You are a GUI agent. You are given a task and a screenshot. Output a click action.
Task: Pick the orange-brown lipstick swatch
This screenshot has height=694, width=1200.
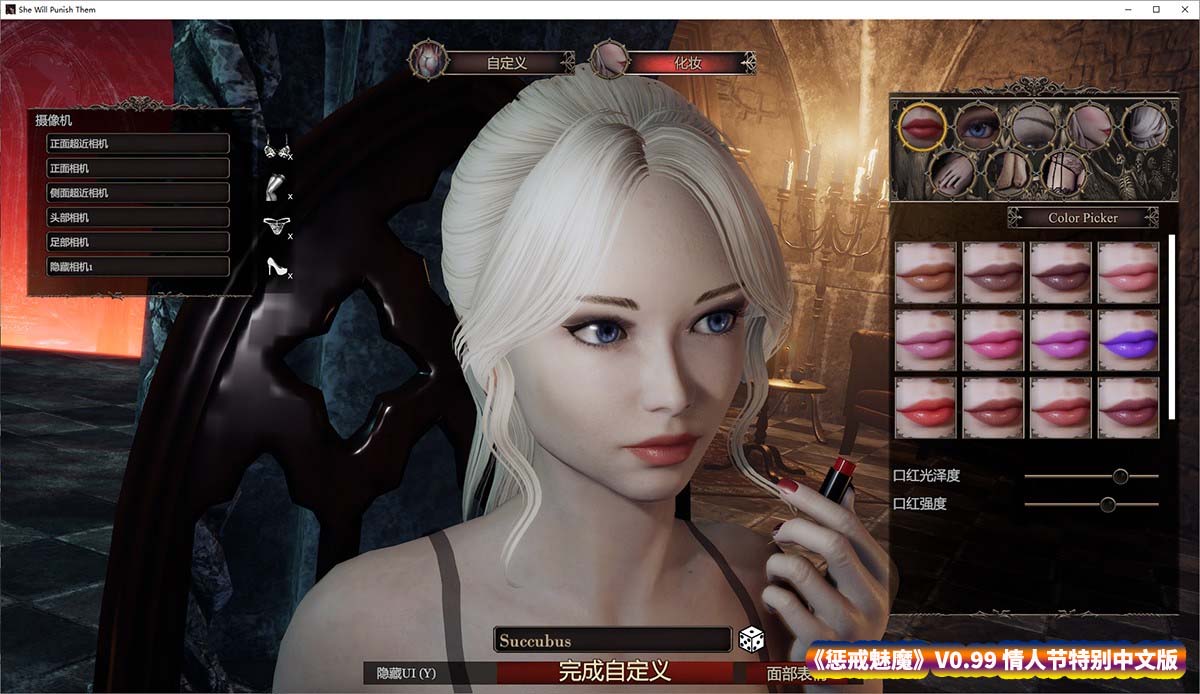click(x=925, y=272)
